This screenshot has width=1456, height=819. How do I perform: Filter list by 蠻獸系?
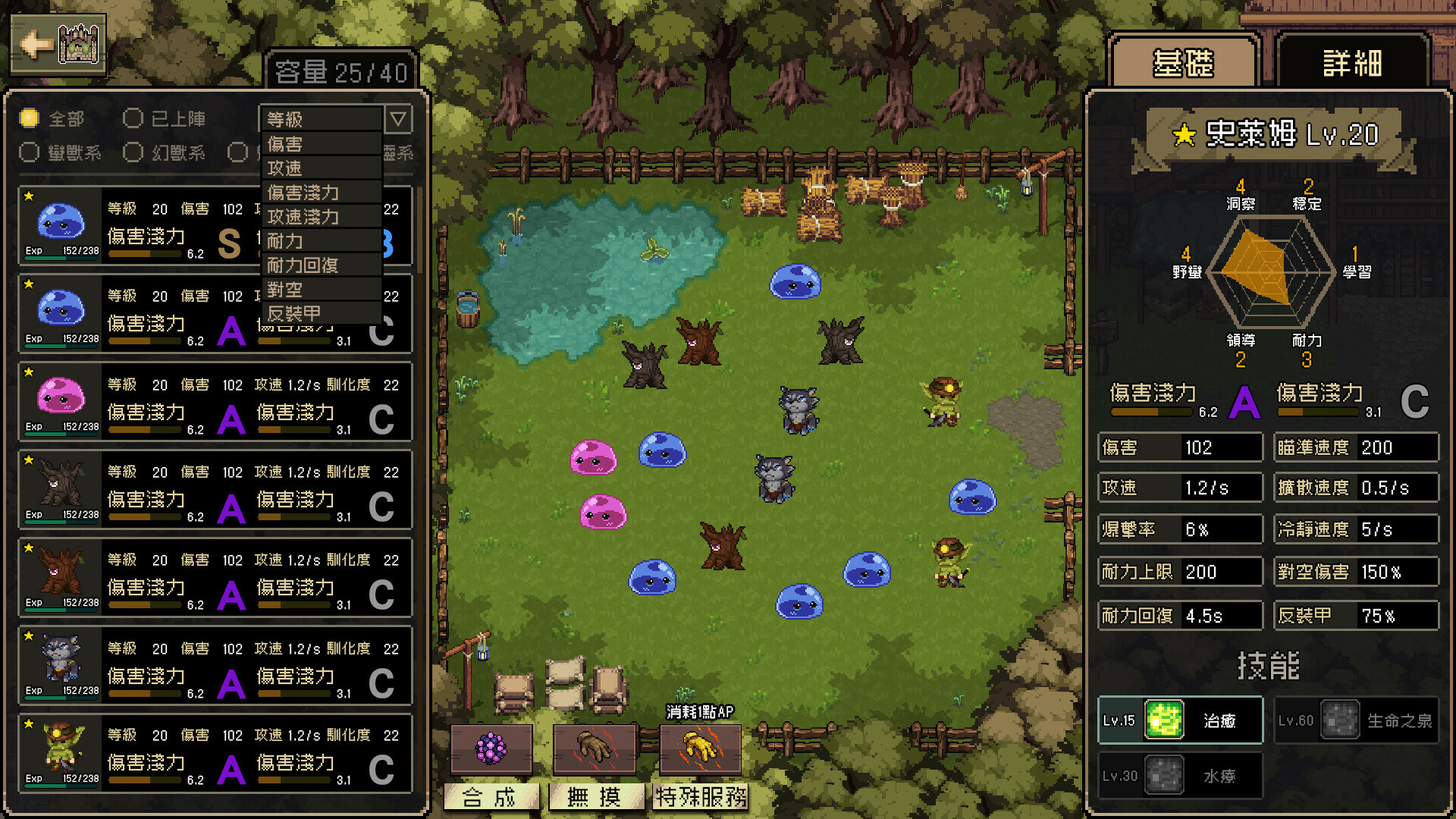tap(30, 152)
